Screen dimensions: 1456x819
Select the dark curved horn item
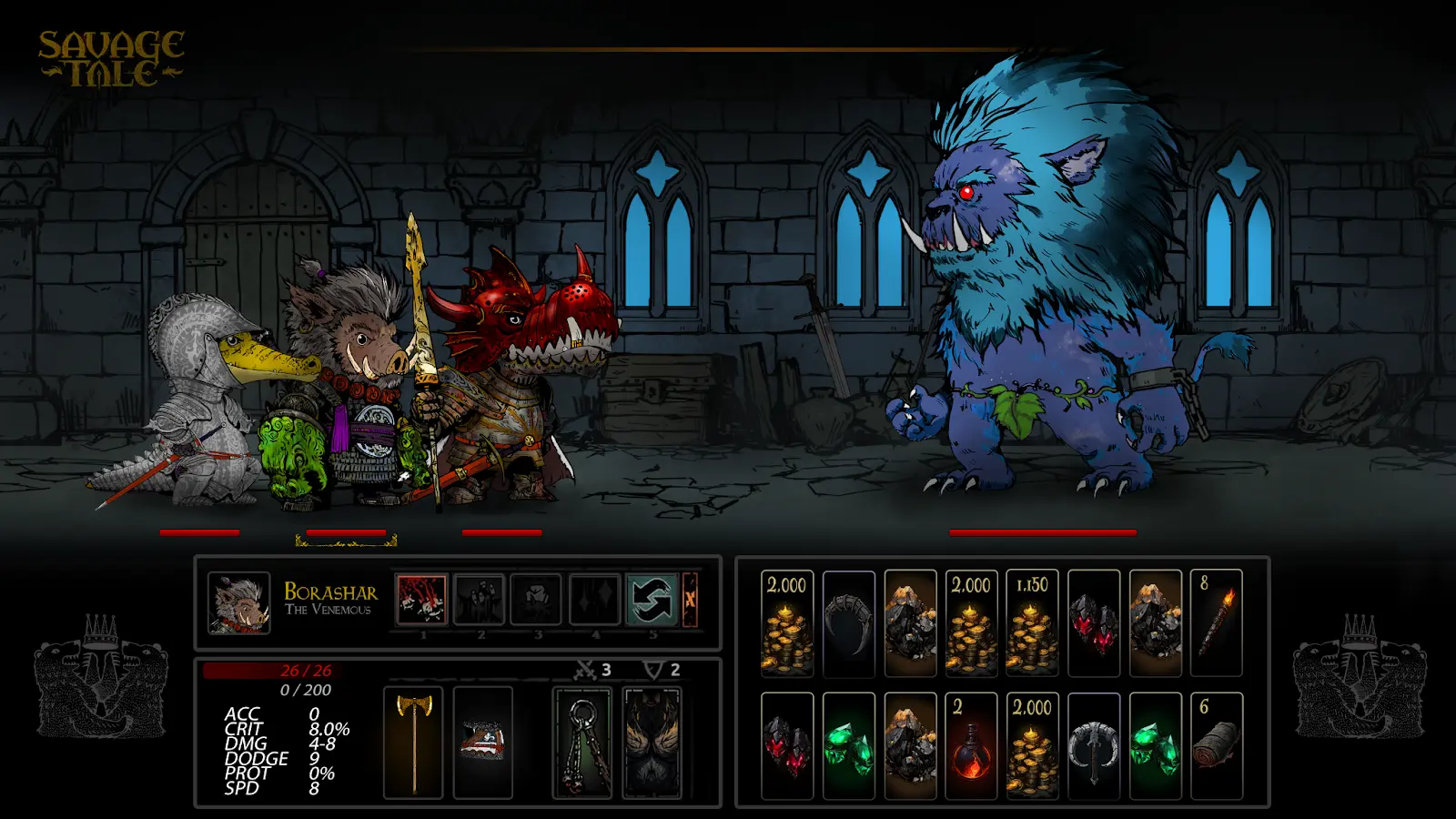click(x=848, y=624)
